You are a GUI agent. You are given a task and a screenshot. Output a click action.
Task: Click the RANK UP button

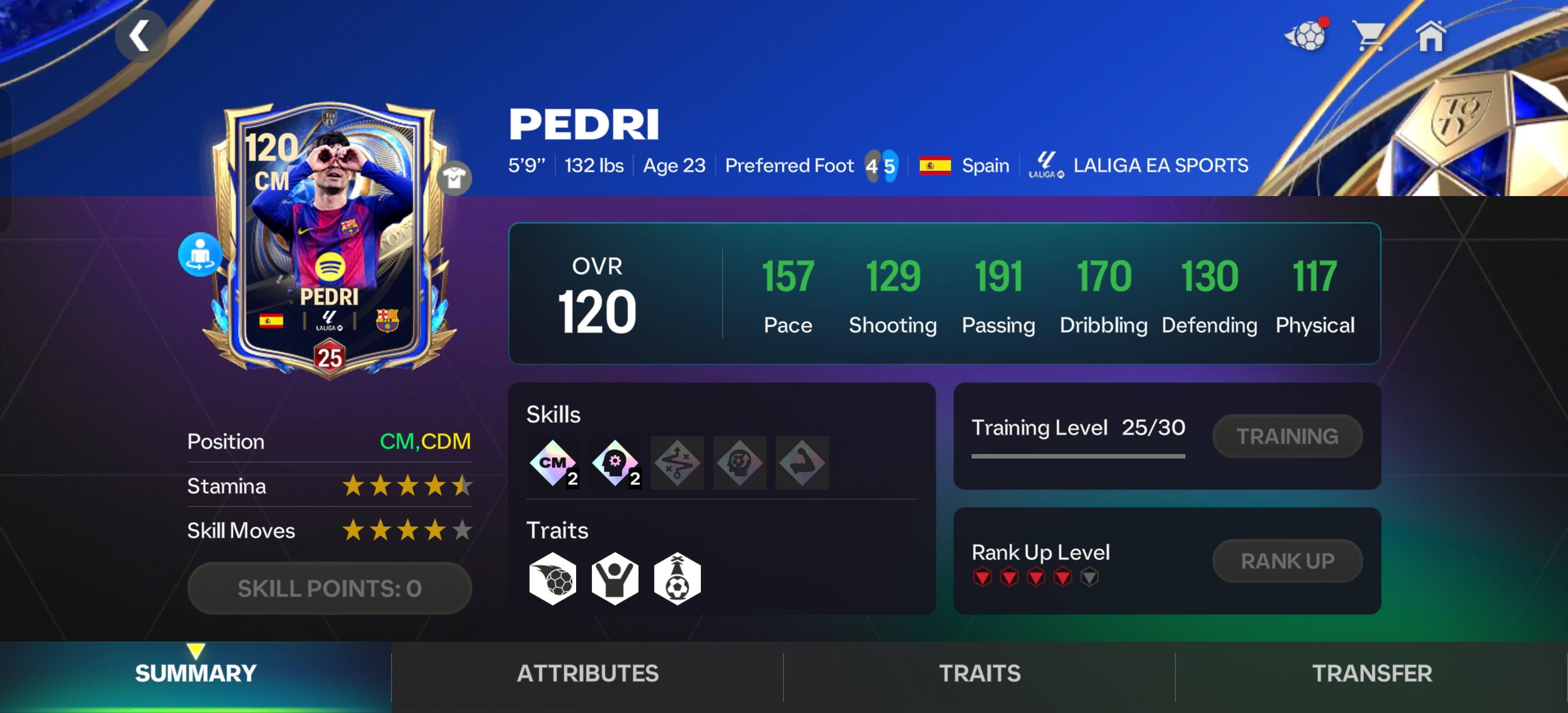1287,561
